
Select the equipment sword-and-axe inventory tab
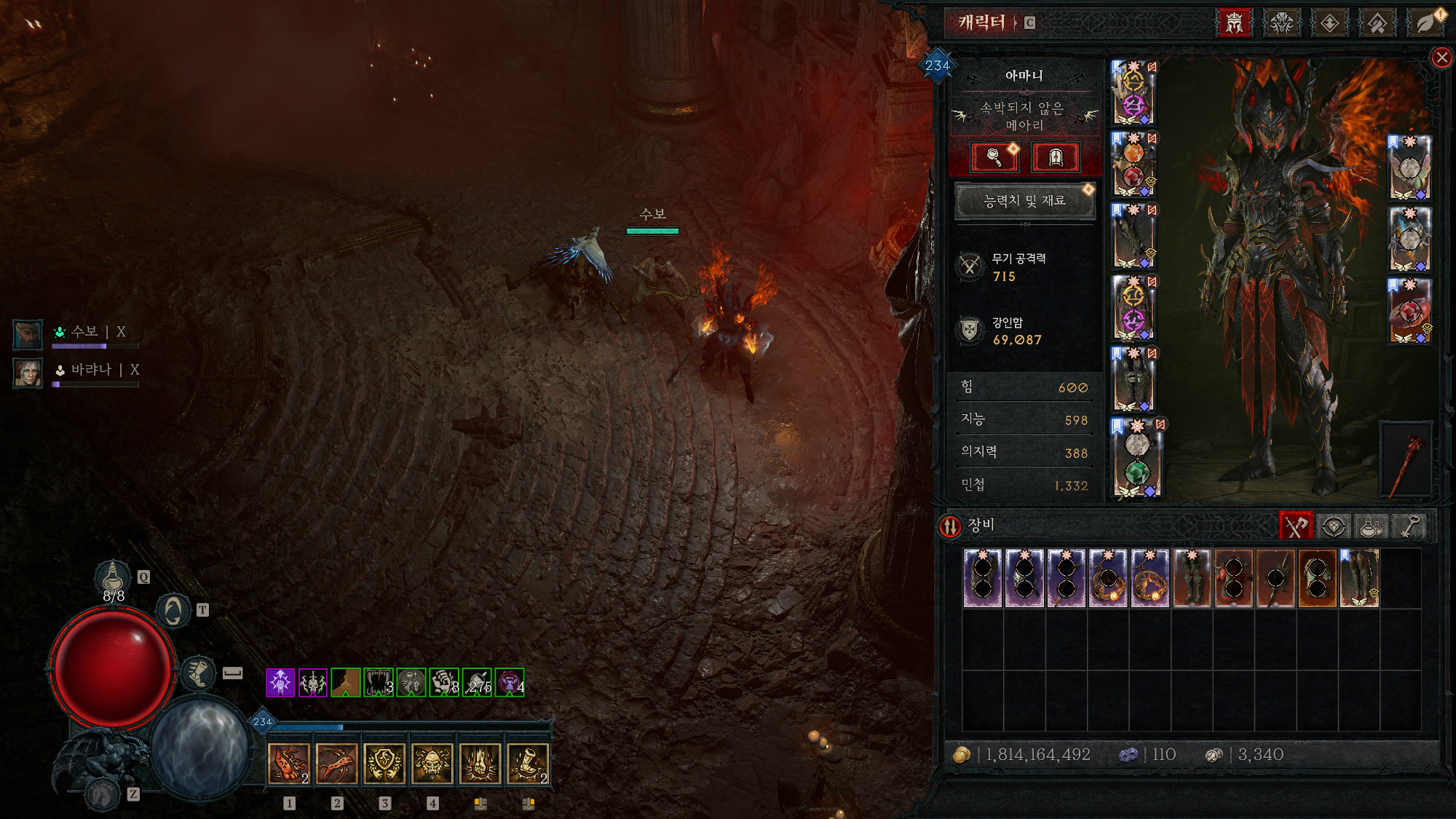[1295, 526]
